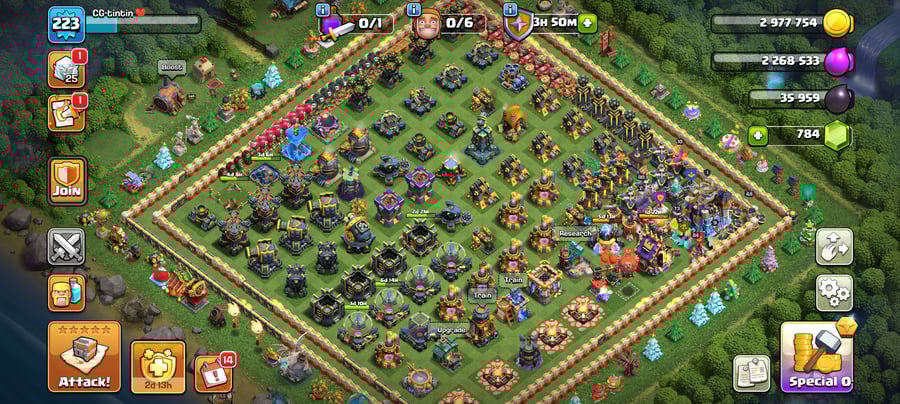900x404 pixels.
Task: Show info for the 0/6 builders counter
Action: [x=416, y=10]
